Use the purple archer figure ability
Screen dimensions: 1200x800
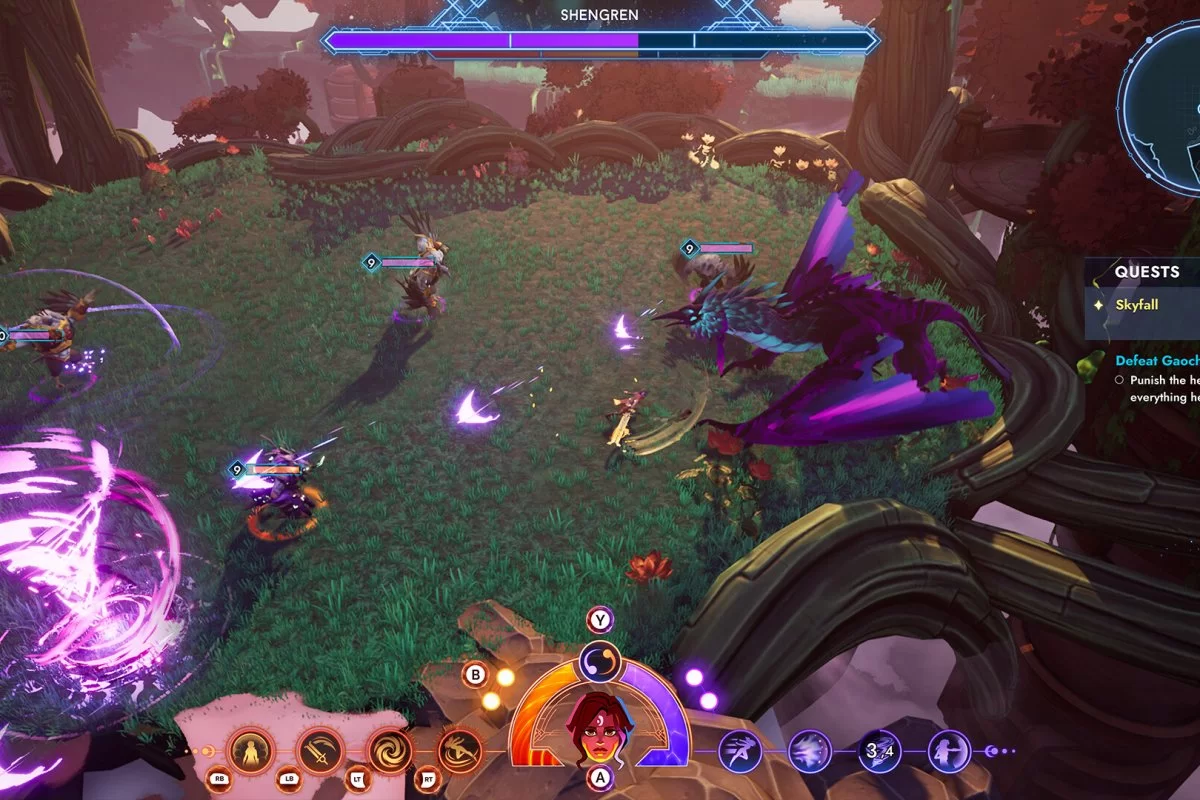pyautogui.click(x=949, y=751)
